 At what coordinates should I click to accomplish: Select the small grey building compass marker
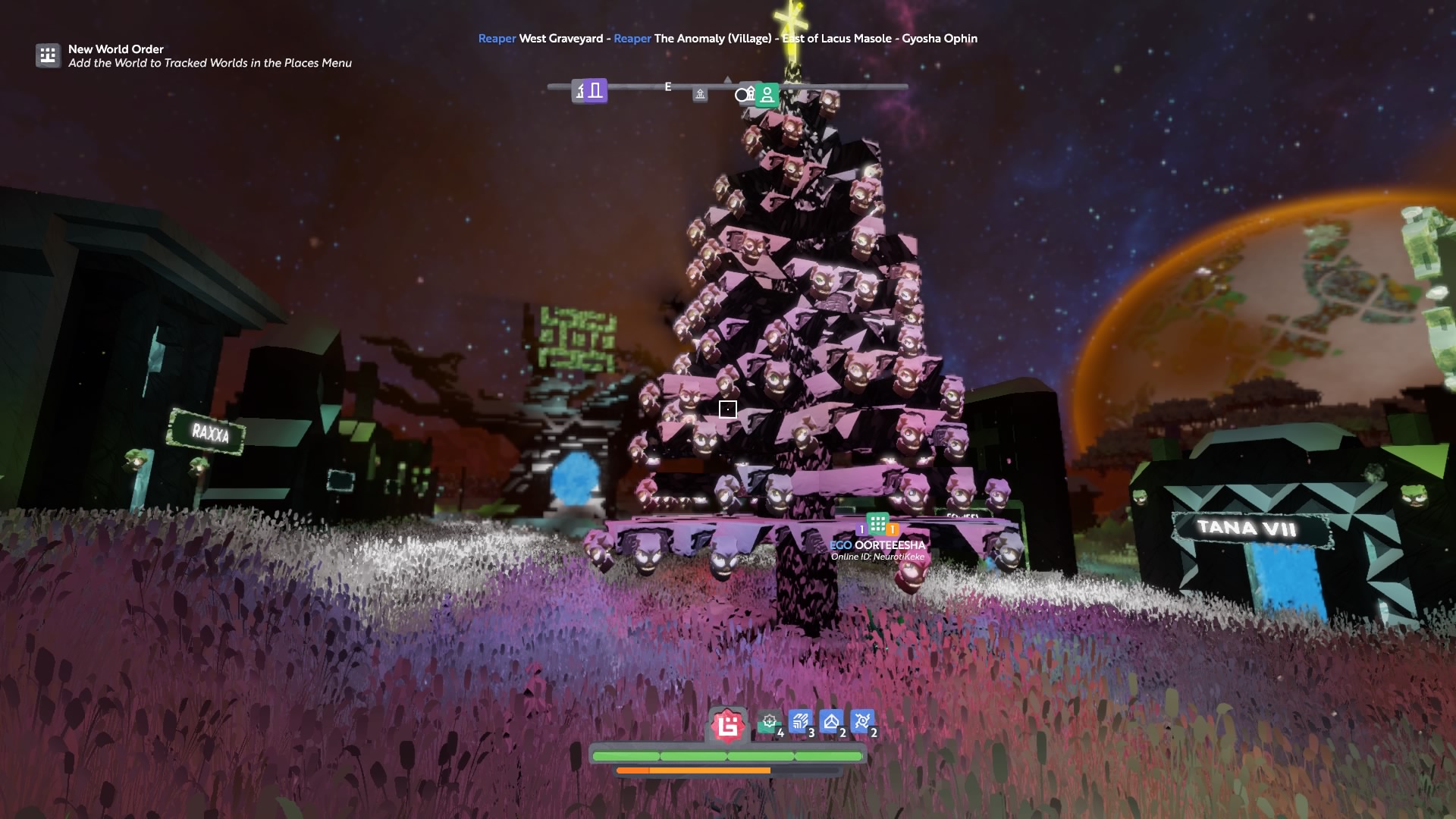point(700,94)
